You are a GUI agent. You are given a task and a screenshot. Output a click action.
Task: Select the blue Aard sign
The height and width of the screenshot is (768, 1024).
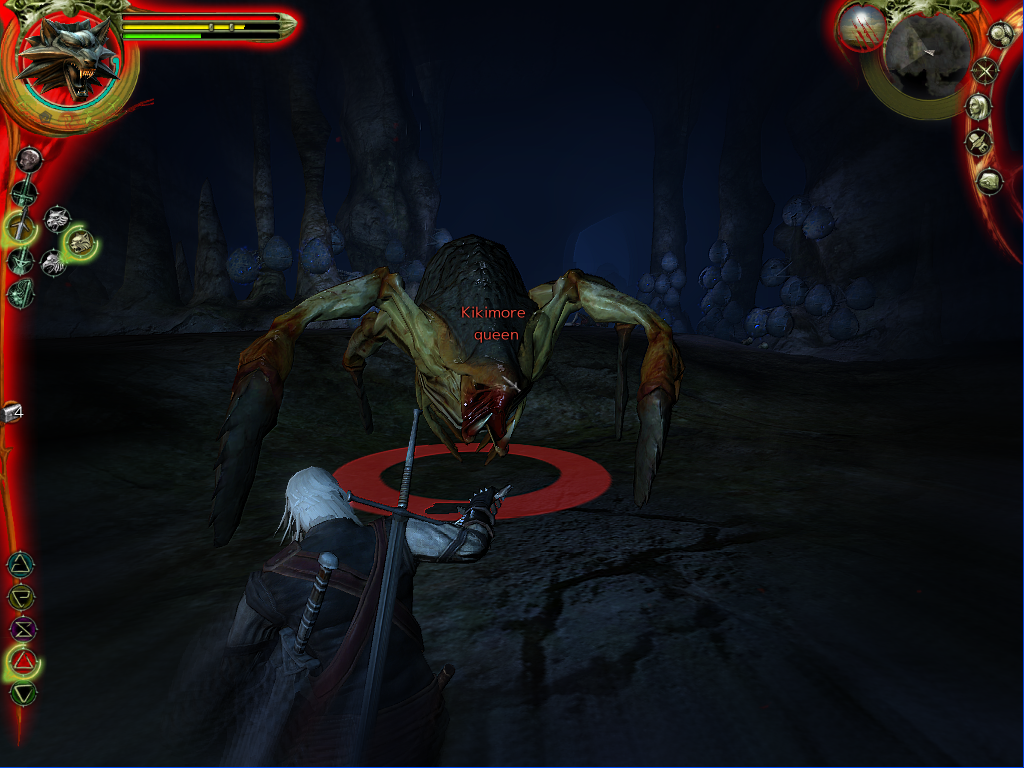(20, 564)
